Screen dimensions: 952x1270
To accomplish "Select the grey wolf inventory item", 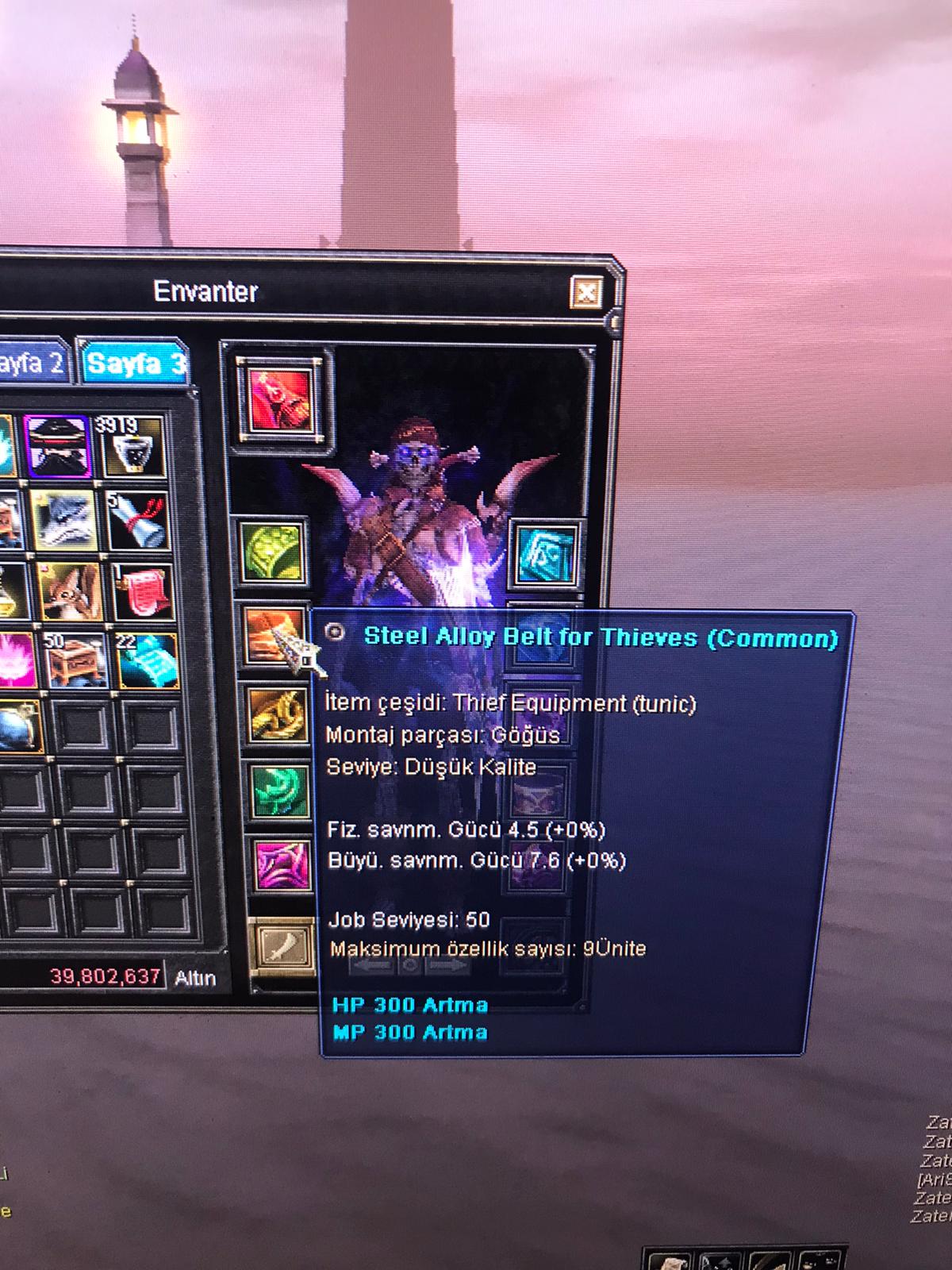I will 63,519.
